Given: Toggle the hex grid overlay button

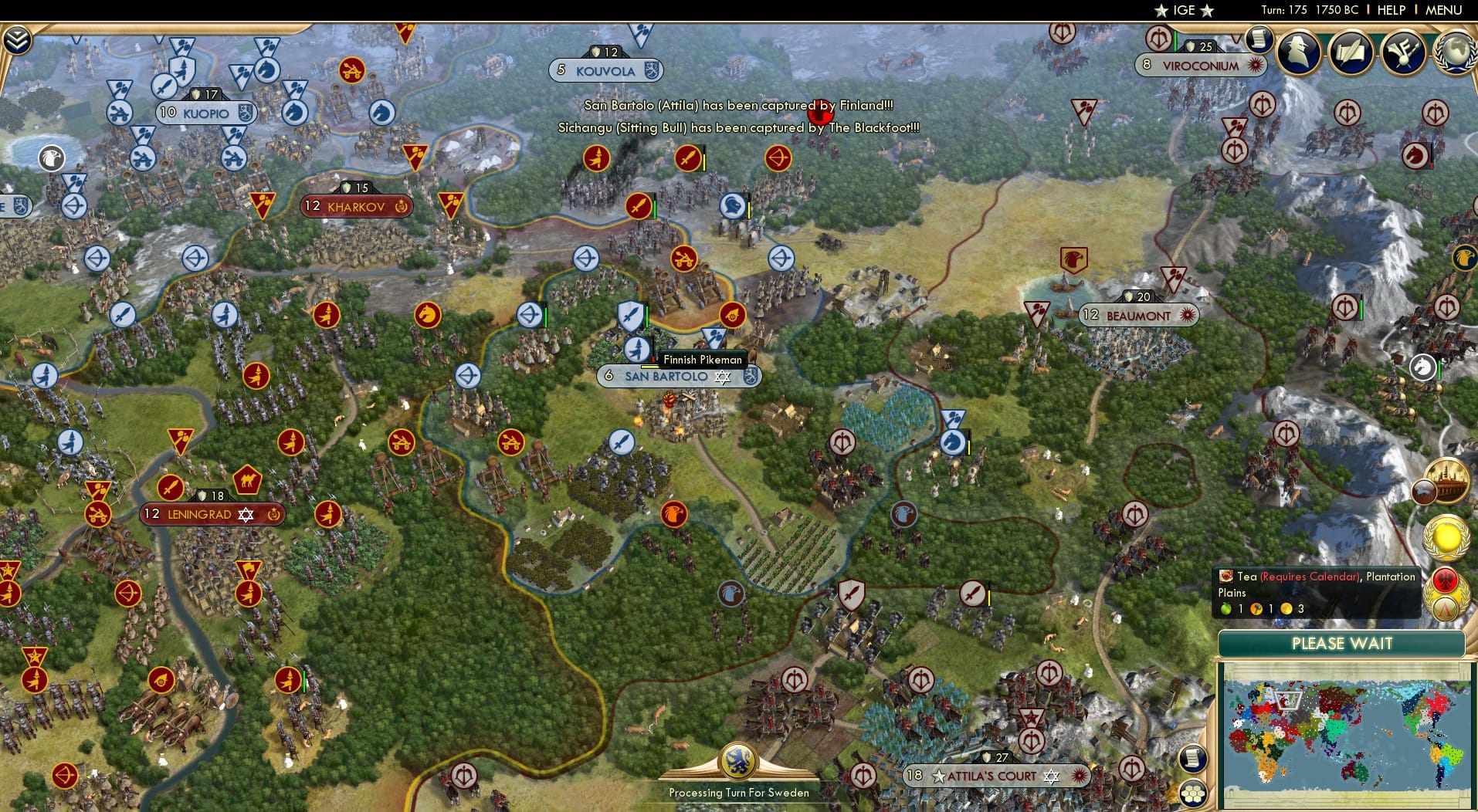Looking at the screenshot, I should click(x=1194, y=791).
